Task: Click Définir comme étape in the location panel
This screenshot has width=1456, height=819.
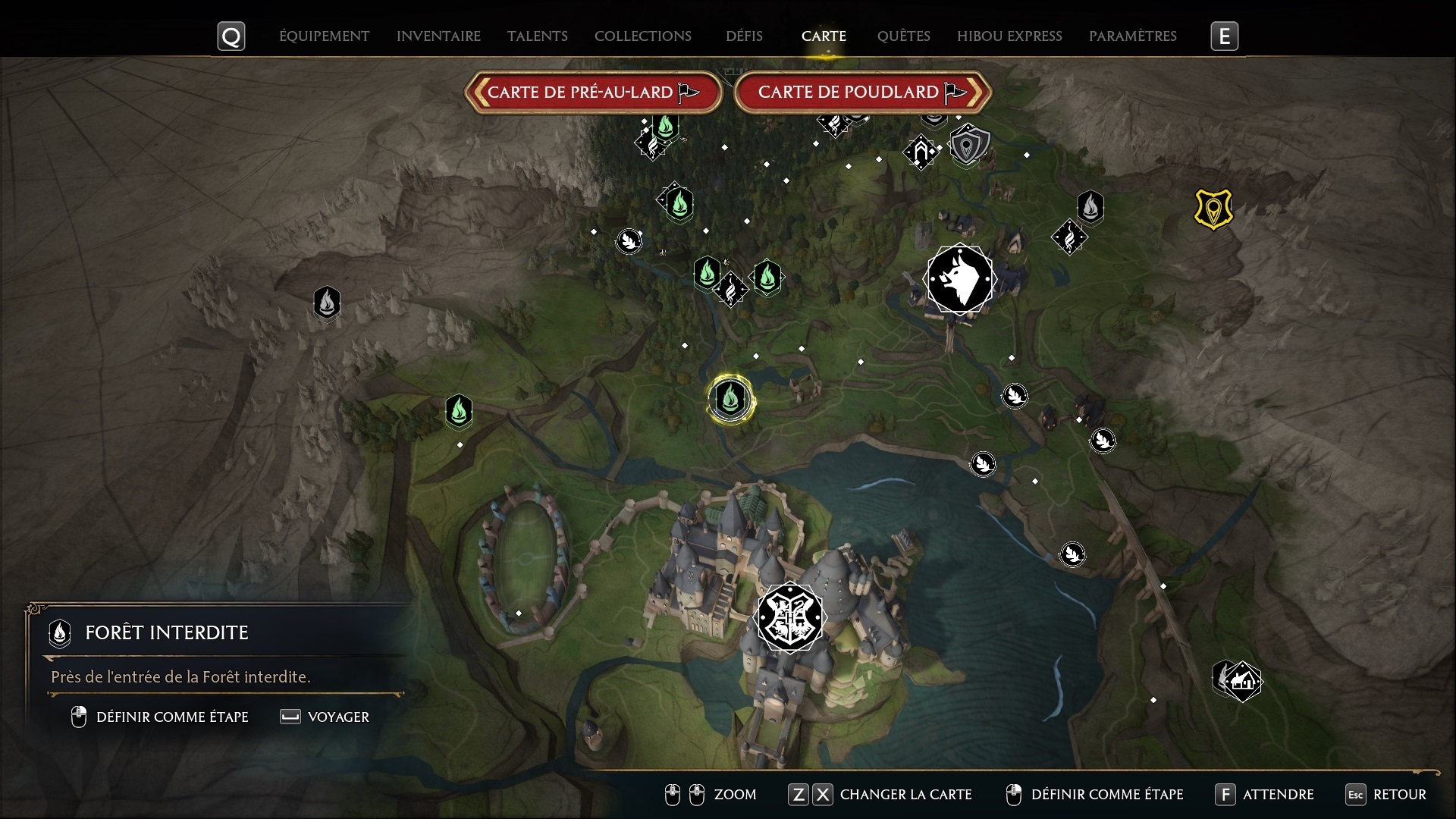Action: click(171, 717)
